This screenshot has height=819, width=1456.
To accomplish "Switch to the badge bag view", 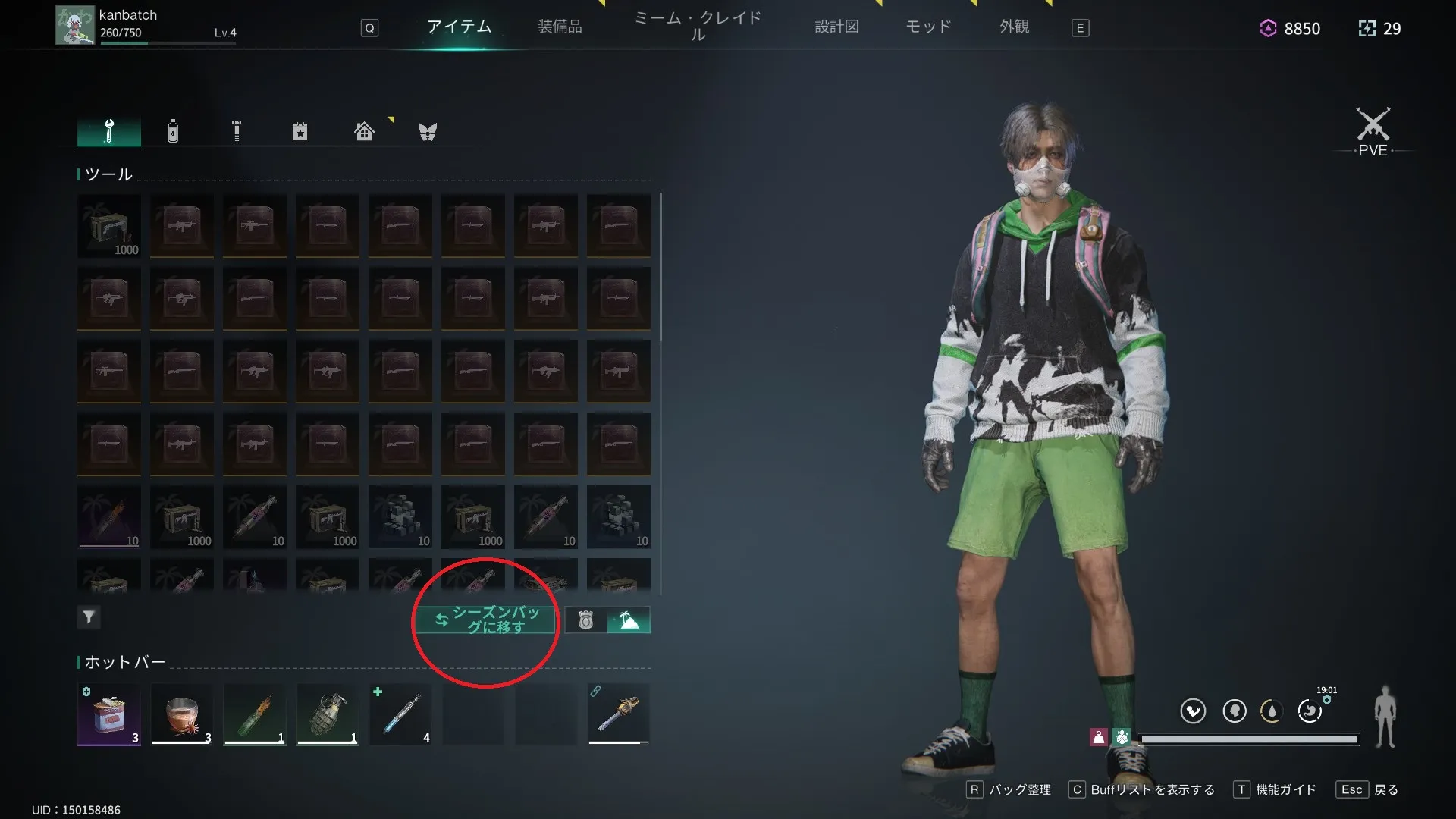I will (x=585, y=620).
